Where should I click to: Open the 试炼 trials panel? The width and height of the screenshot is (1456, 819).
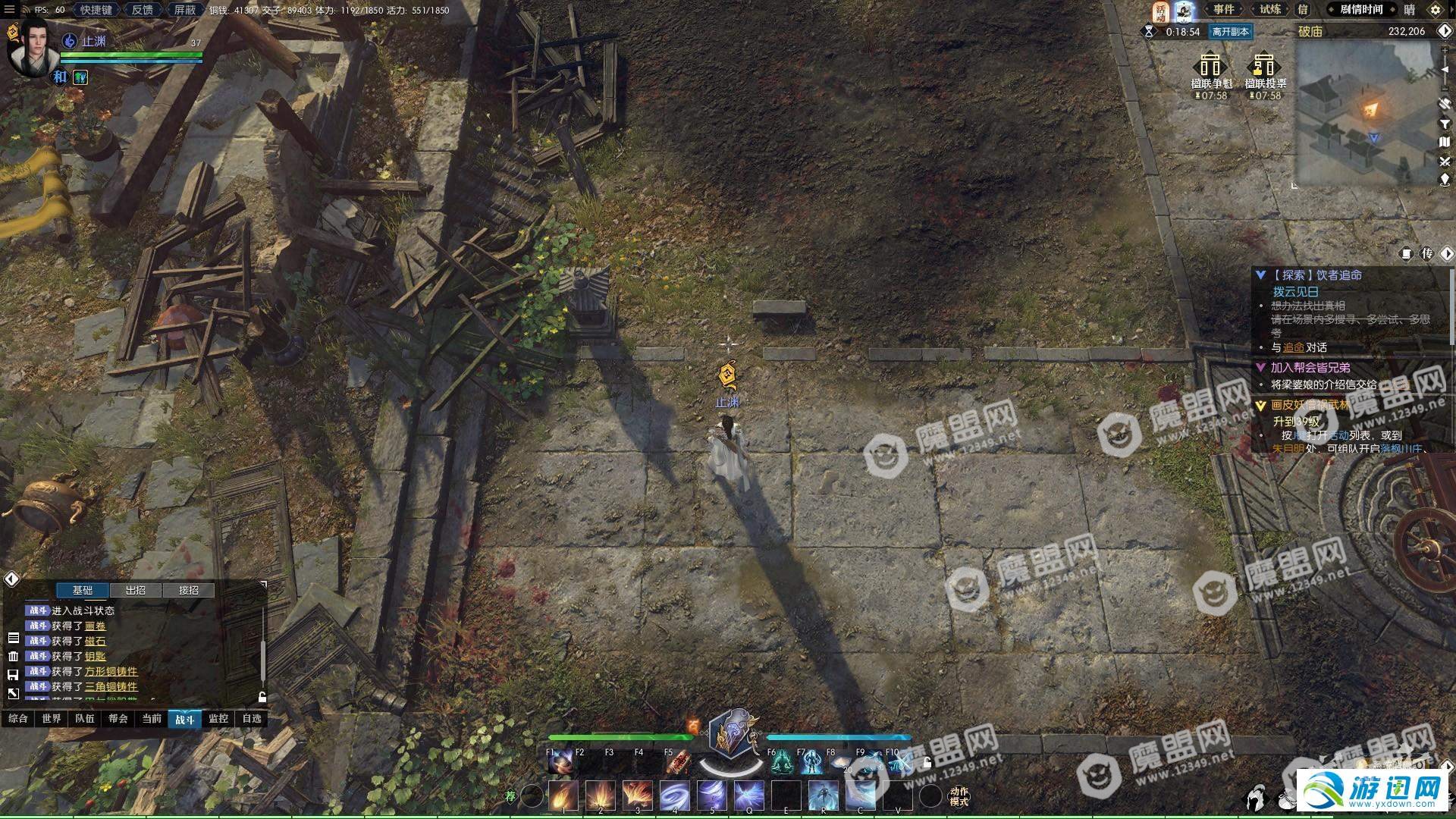[x=1270, y=9]
